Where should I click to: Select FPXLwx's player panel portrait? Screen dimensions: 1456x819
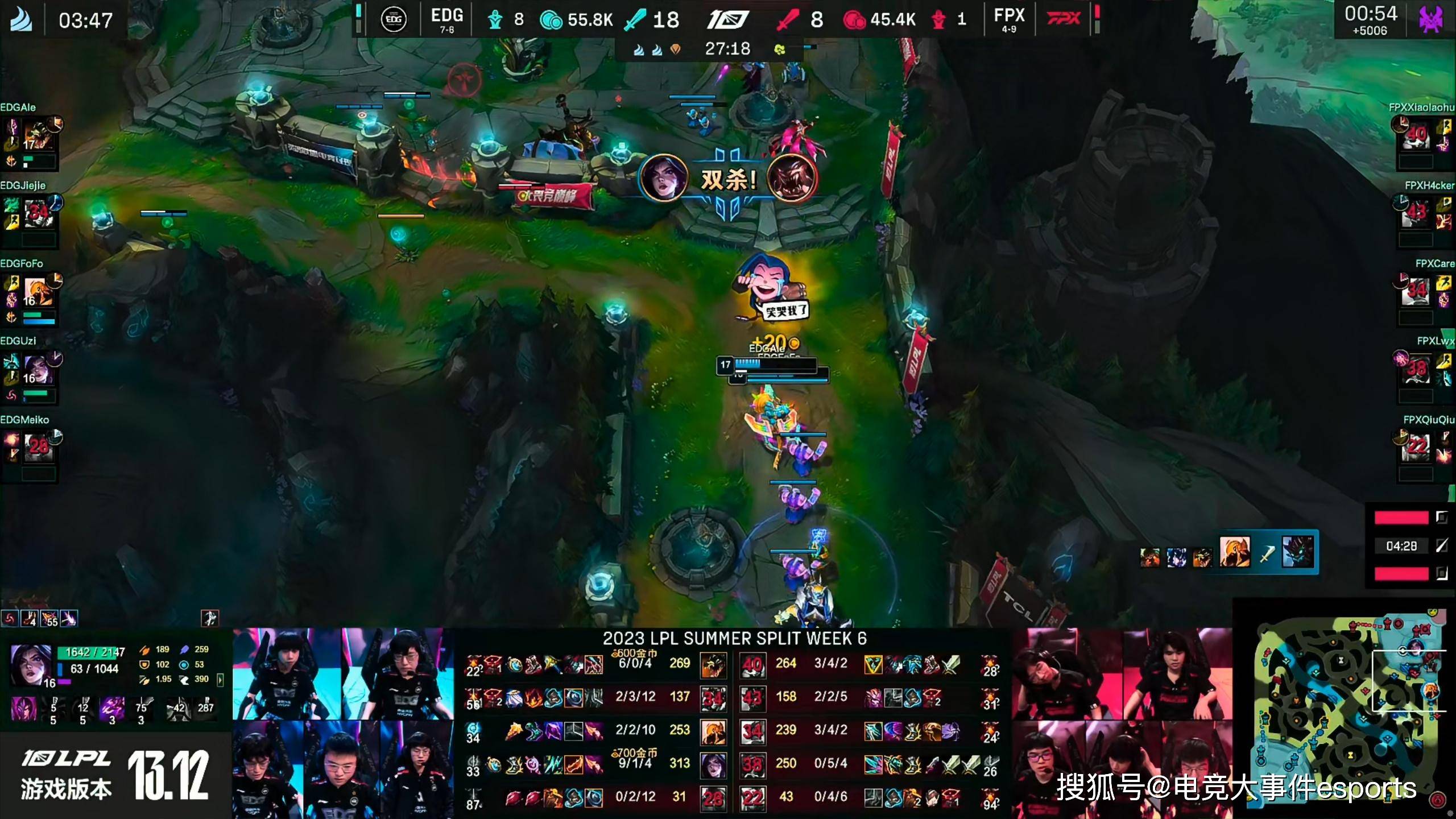(x=1416, y=370)
